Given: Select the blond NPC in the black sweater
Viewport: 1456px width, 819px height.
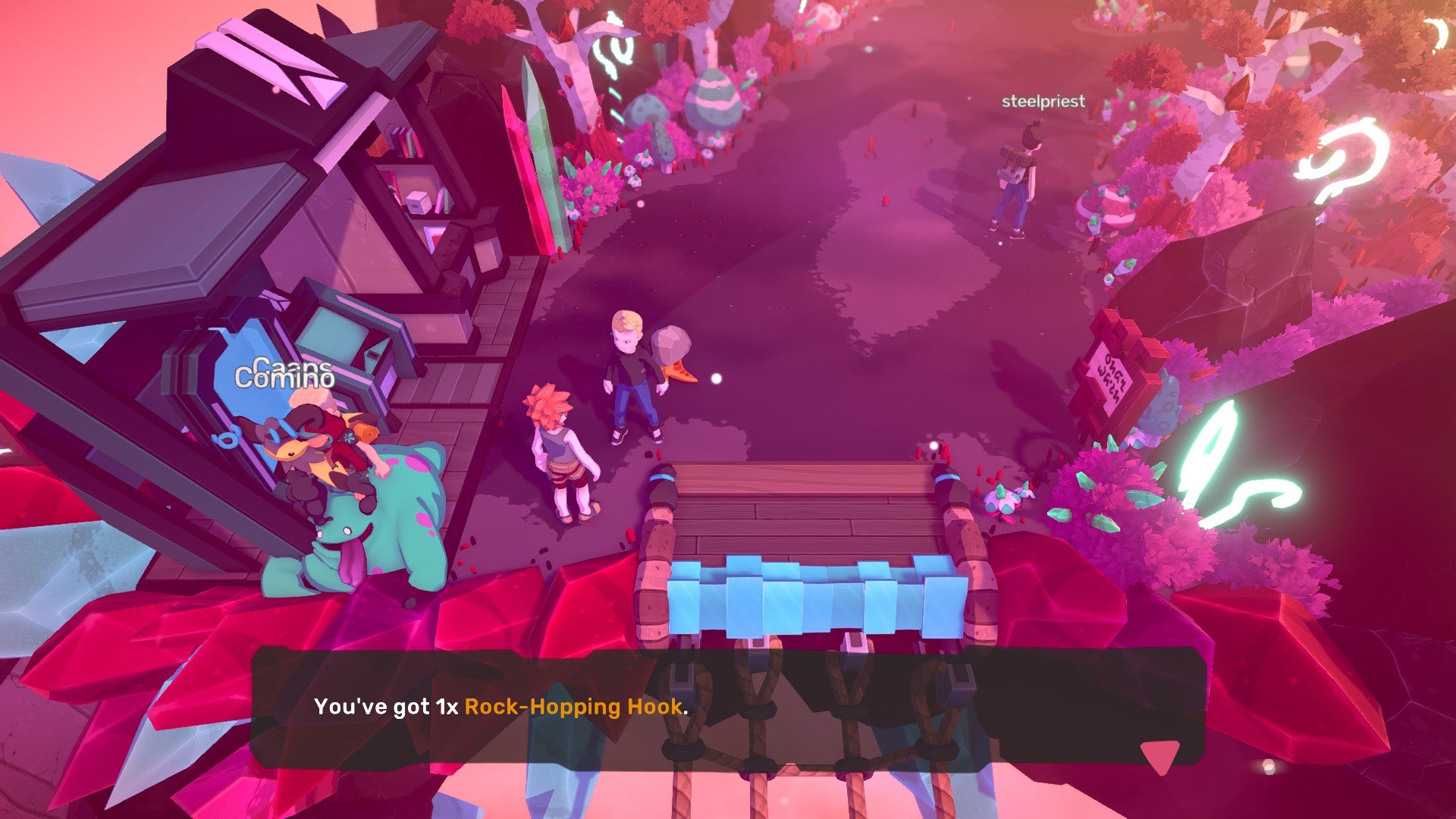Looking at the screenshot, I should point(629,372).
